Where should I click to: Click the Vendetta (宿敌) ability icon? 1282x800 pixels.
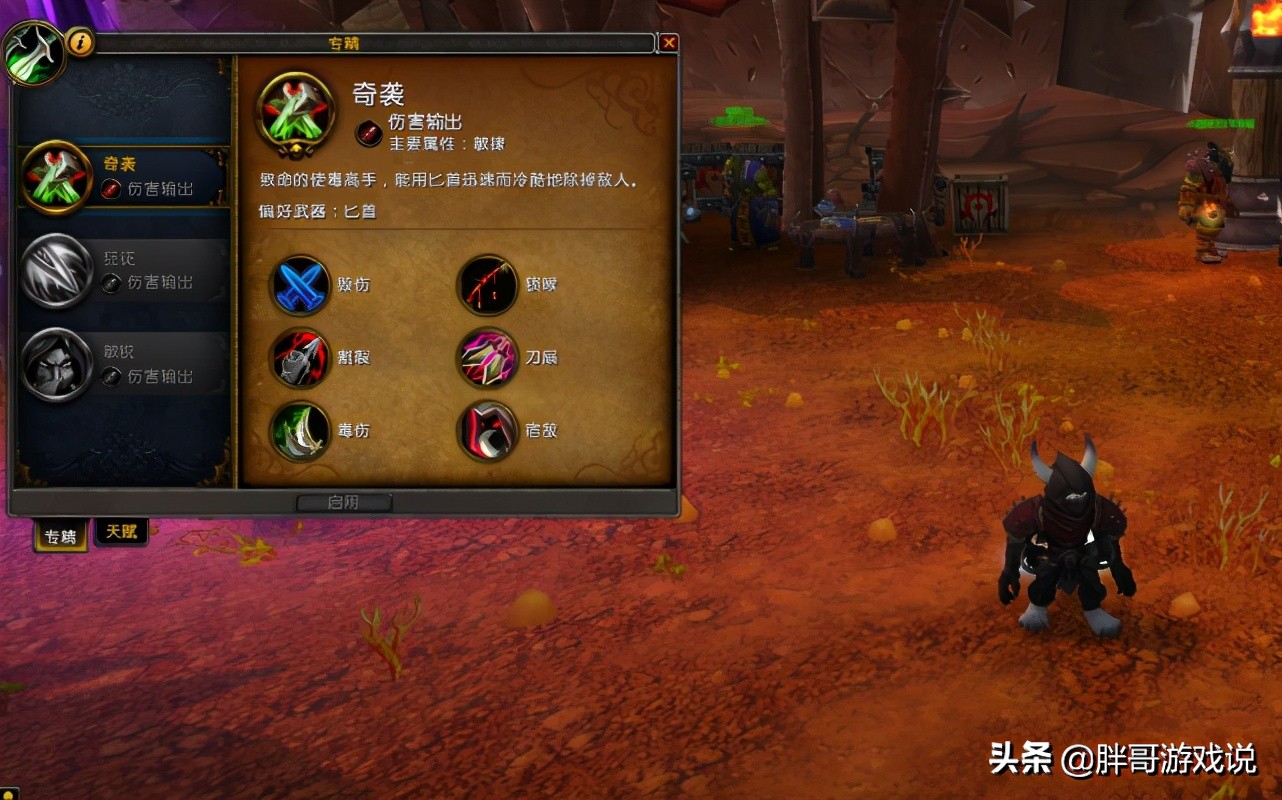(x=487, y=431)
